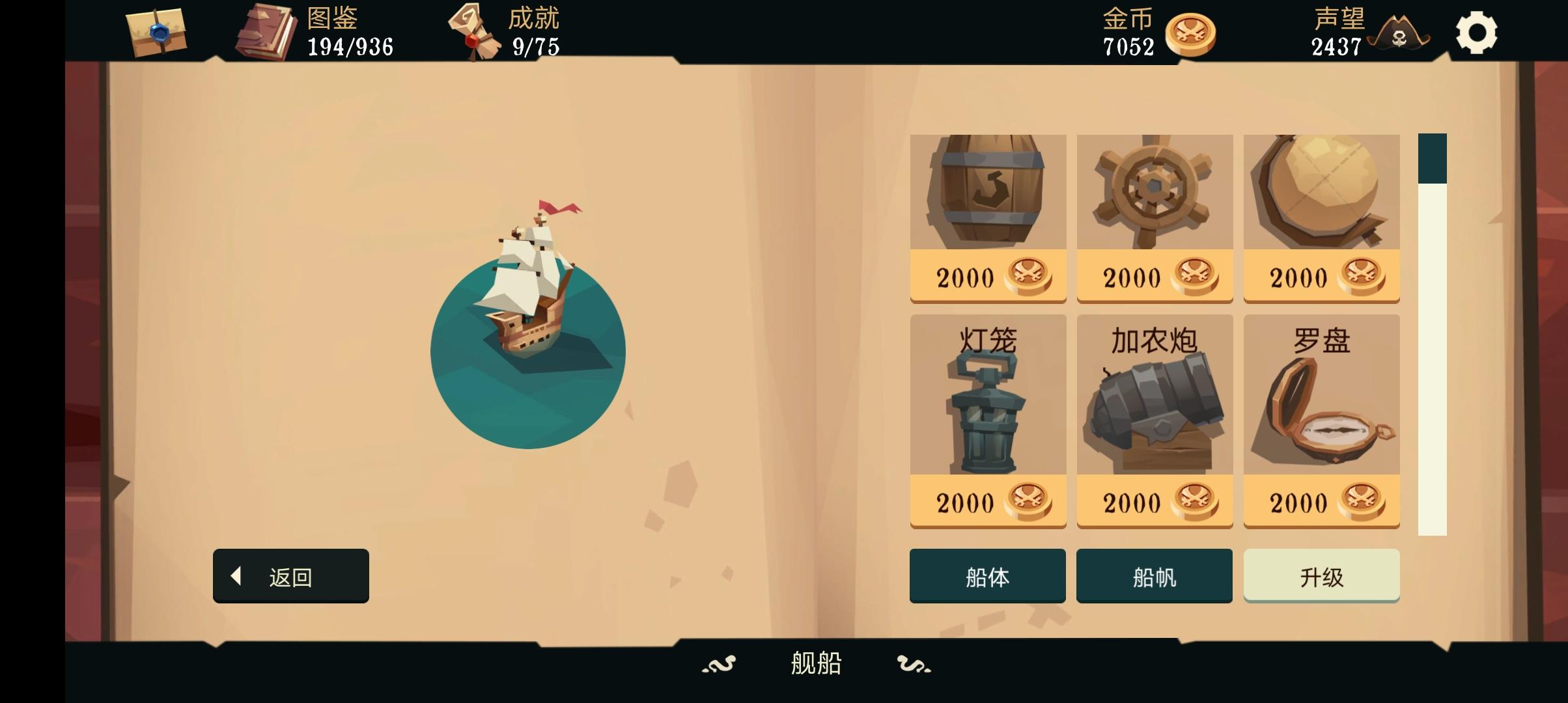Image resolution: width=1568 pixels, height=703 pixels.
Task: Purchase the compass for 2000 coins
Action: pyautogui.click(x=1321, y=501)
